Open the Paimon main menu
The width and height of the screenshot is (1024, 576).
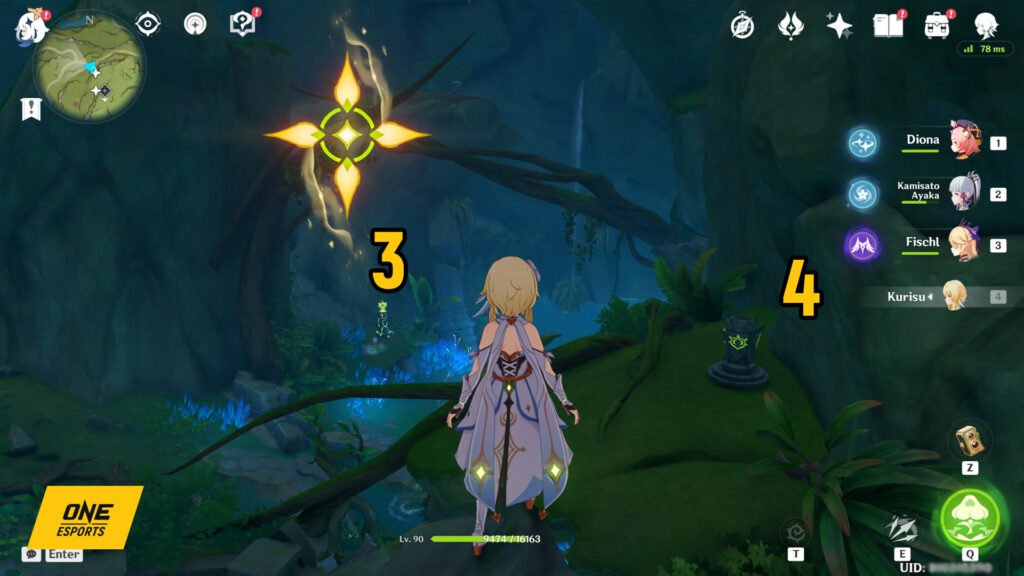click(x=32, y=27)
